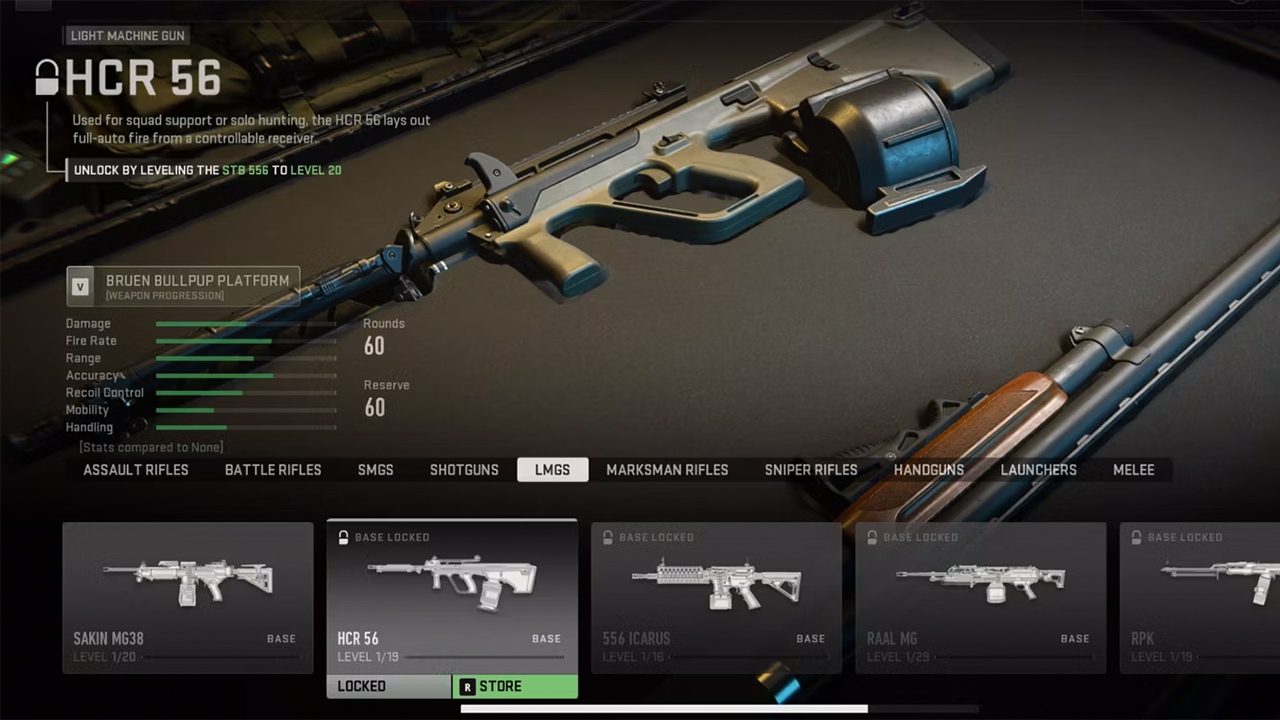The height and width of the screenshot is (720, 1280).
Task: View the Launchers tab
Action: tap(1039, 470)
